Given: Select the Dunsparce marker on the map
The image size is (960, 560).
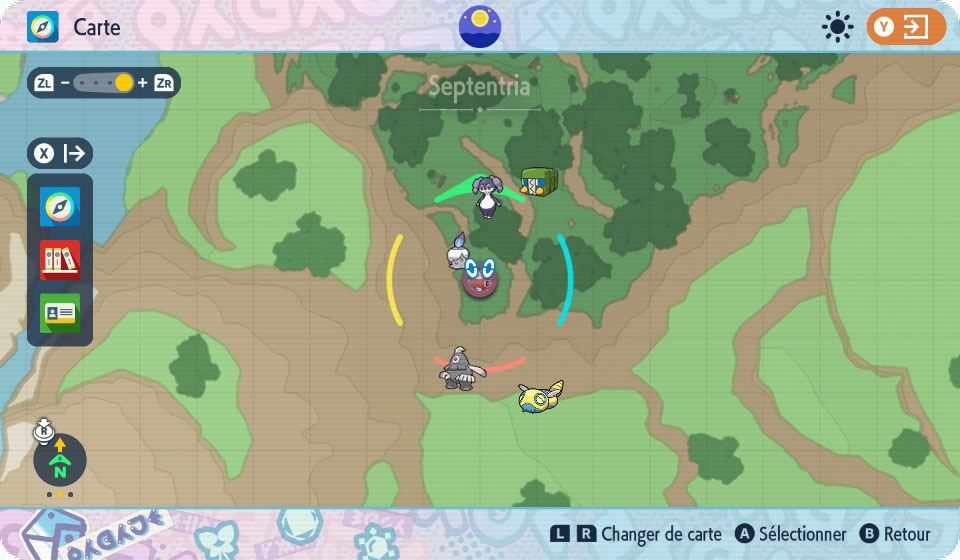Looking at the screenshot, I should click(540, 397).
